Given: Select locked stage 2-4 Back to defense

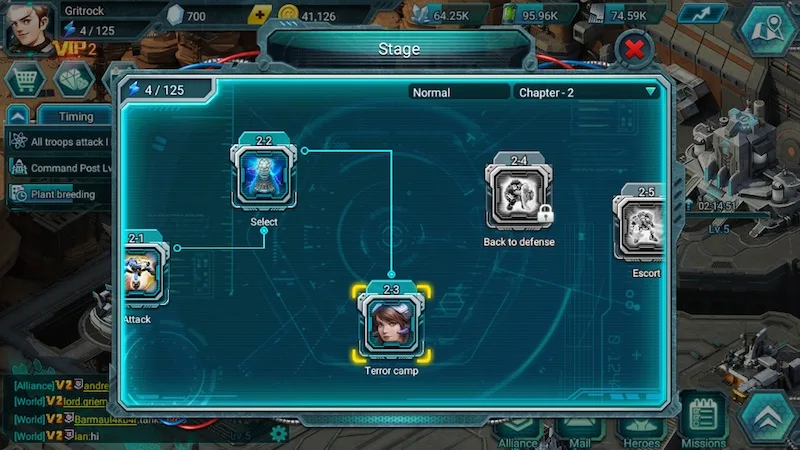Looking at the screenshot, I should click(x=519, y=197).
